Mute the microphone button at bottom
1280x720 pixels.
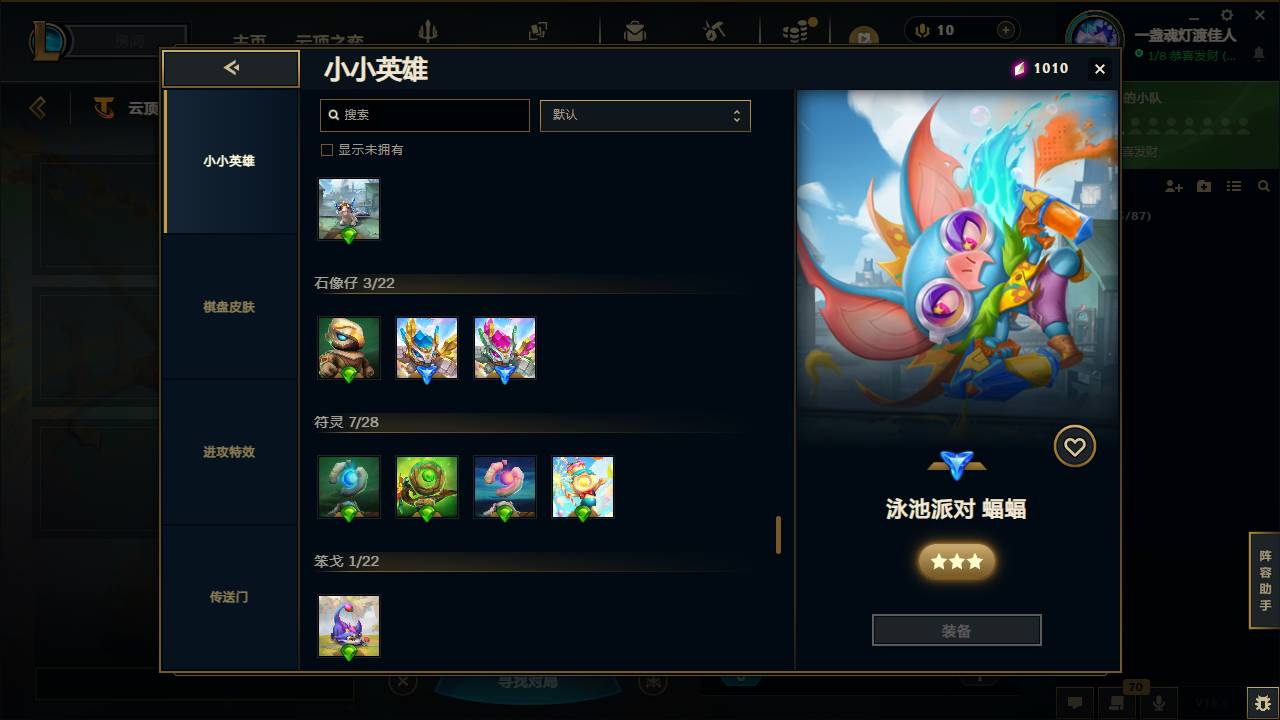tap(1159, 702)
